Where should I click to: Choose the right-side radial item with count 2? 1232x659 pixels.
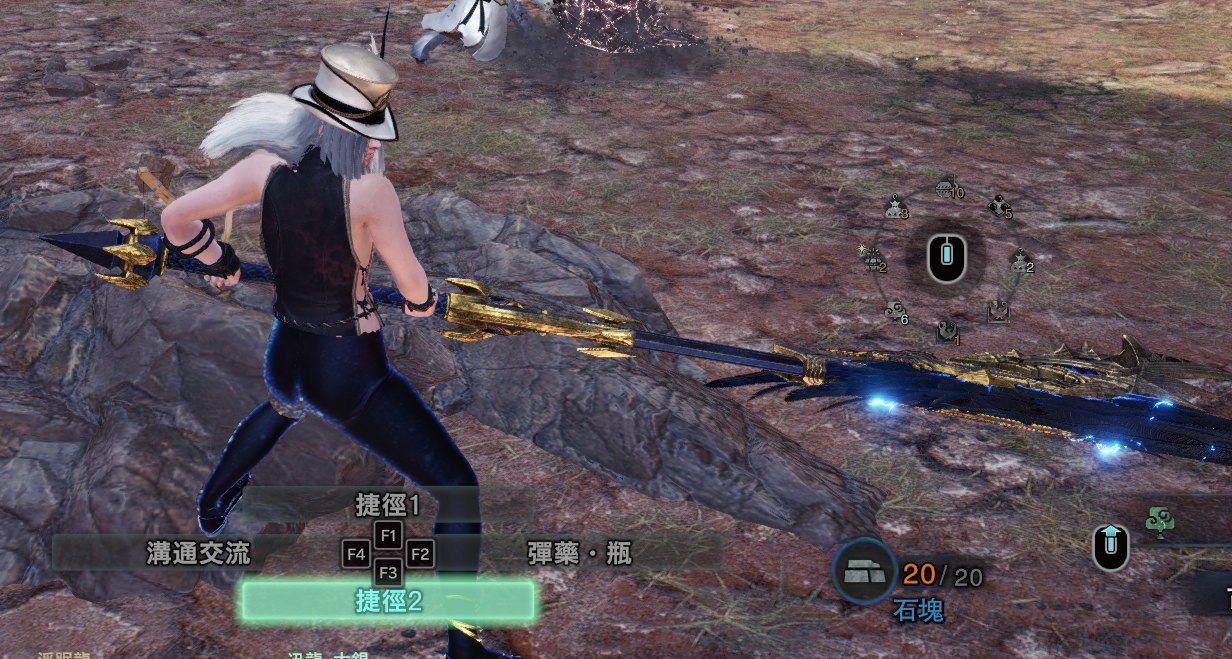tap(1019, 262)
